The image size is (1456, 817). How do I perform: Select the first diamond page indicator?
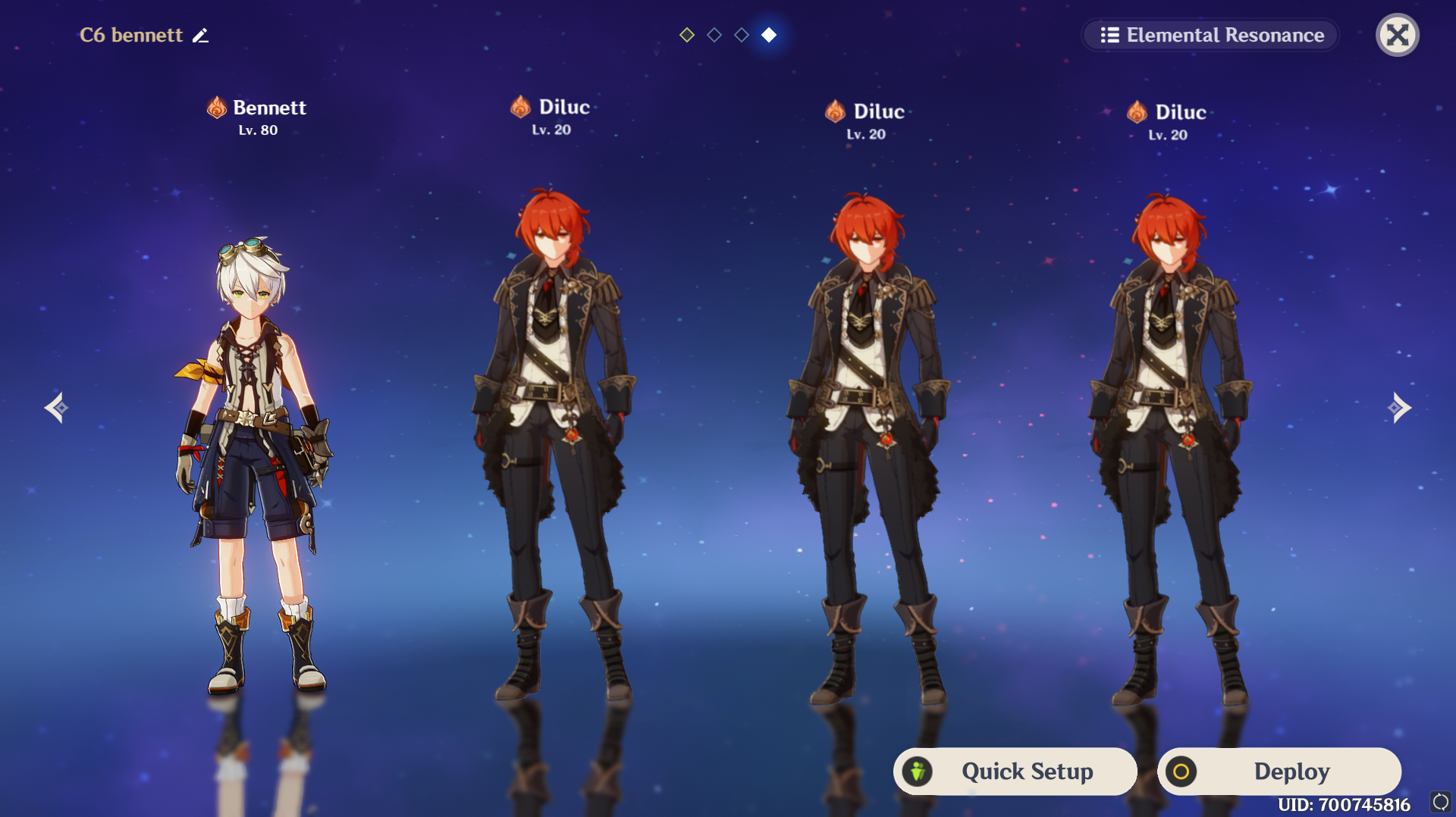point(686,34)
